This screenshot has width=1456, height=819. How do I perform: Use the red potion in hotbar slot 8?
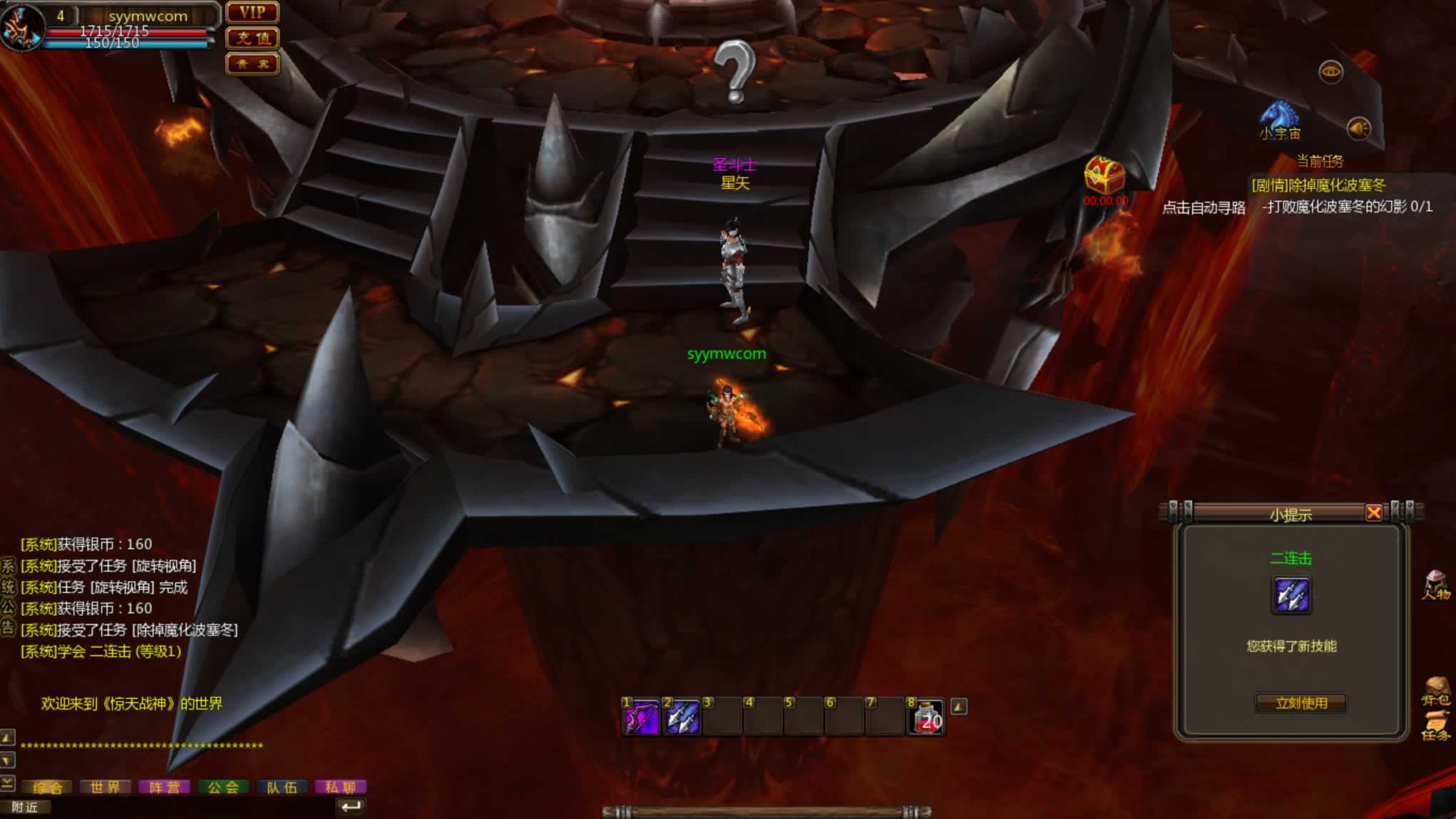[x=928, y=718]
